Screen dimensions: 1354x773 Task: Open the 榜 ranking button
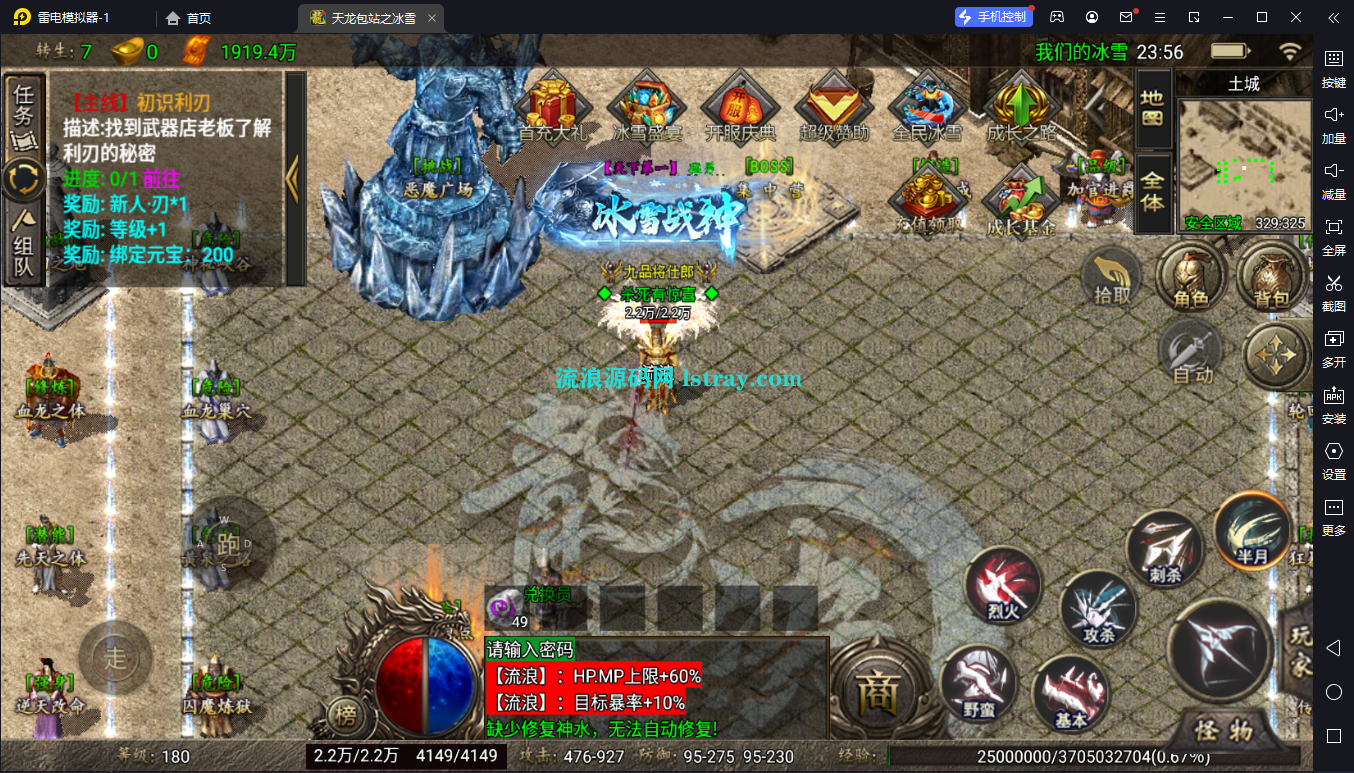(345, 714)
